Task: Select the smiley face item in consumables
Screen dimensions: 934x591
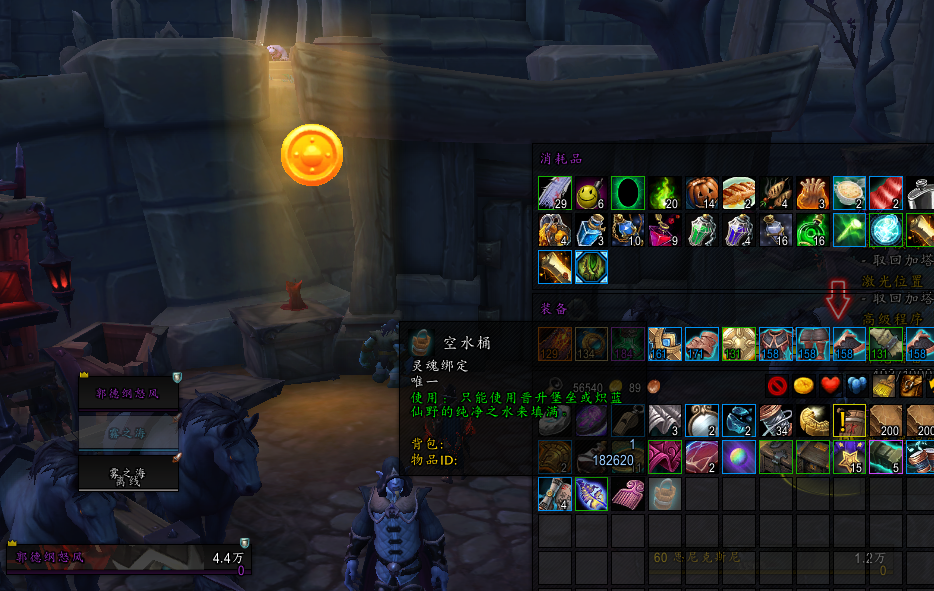Action: 592,193
